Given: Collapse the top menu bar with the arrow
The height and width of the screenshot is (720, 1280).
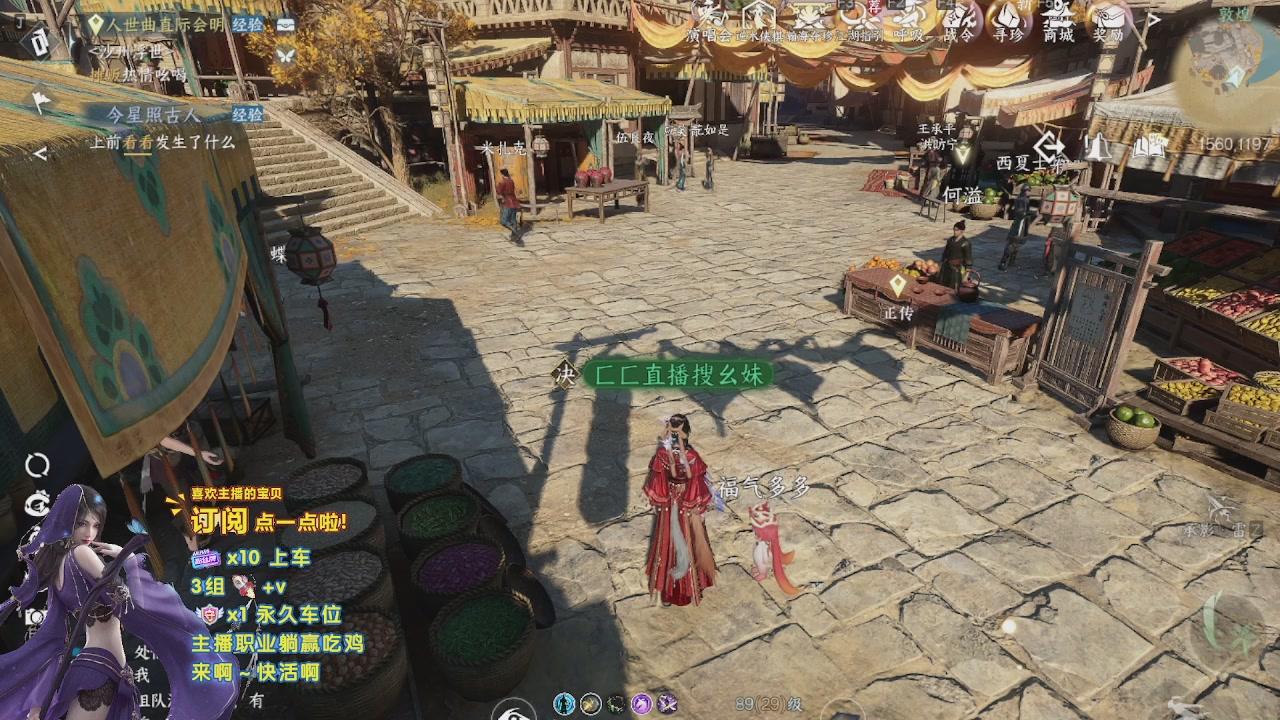Looking at the screenshot, I should click(x=1152, y=19).
